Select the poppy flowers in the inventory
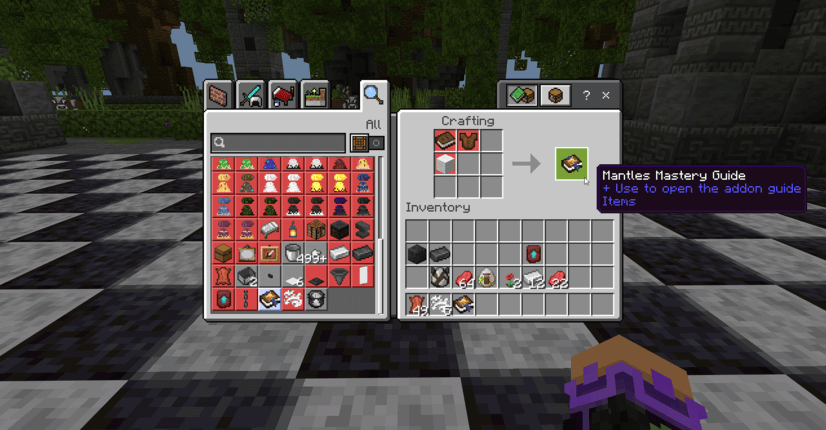This screenshot has width=826, height=430. coord(510,278)
